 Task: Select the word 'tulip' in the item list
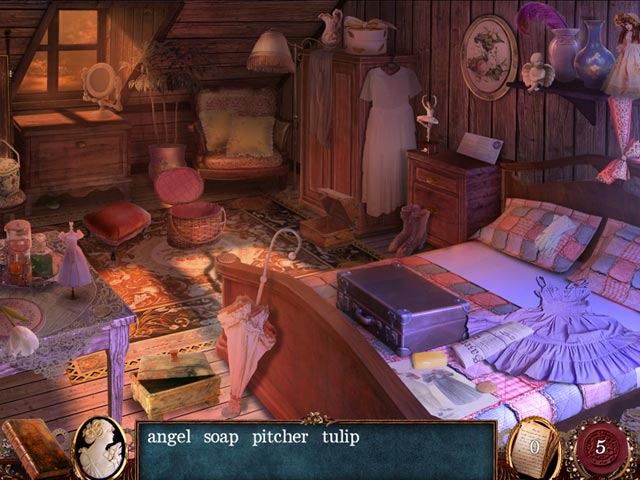(340, 437)
